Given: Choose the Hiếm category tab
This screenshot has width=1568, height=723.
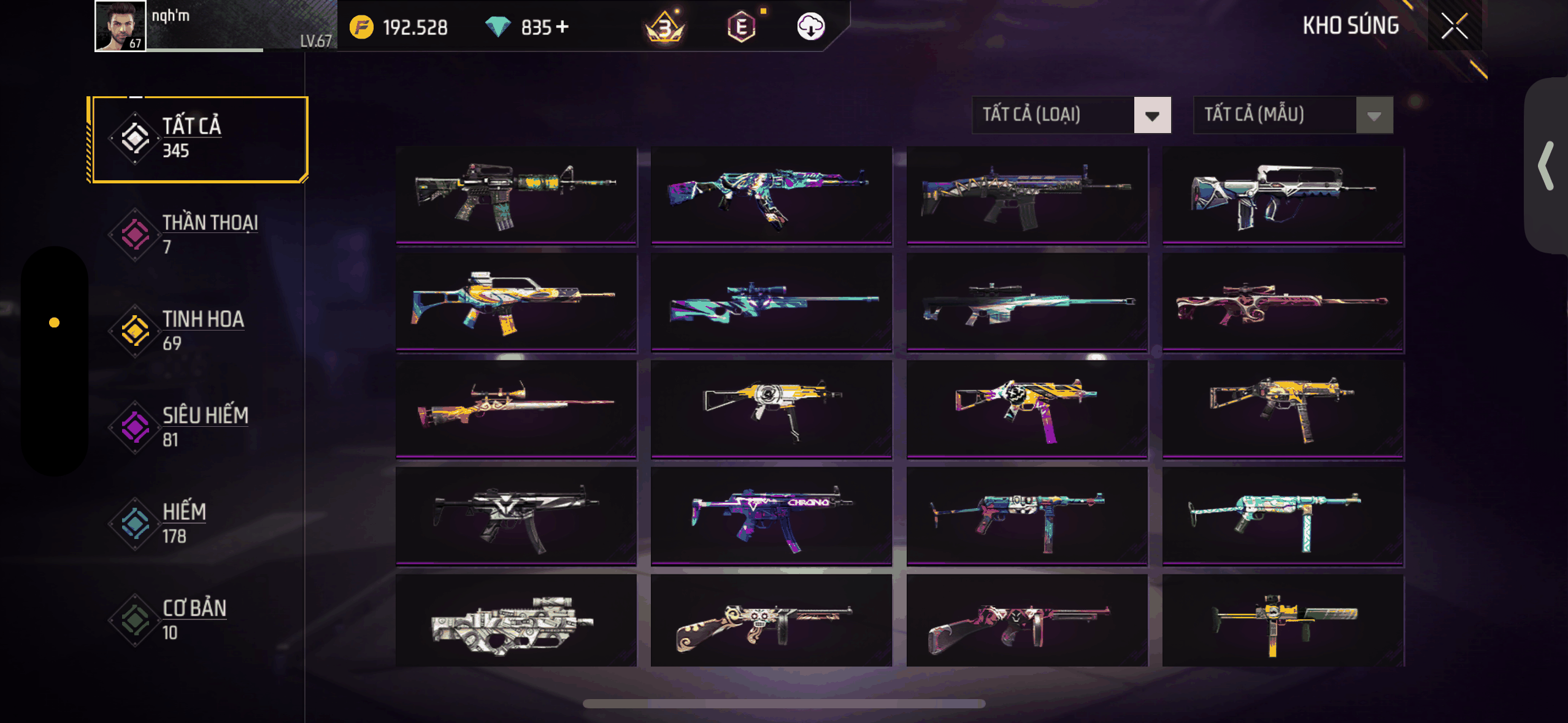Looking at the screenshot, I should point(198,523).
